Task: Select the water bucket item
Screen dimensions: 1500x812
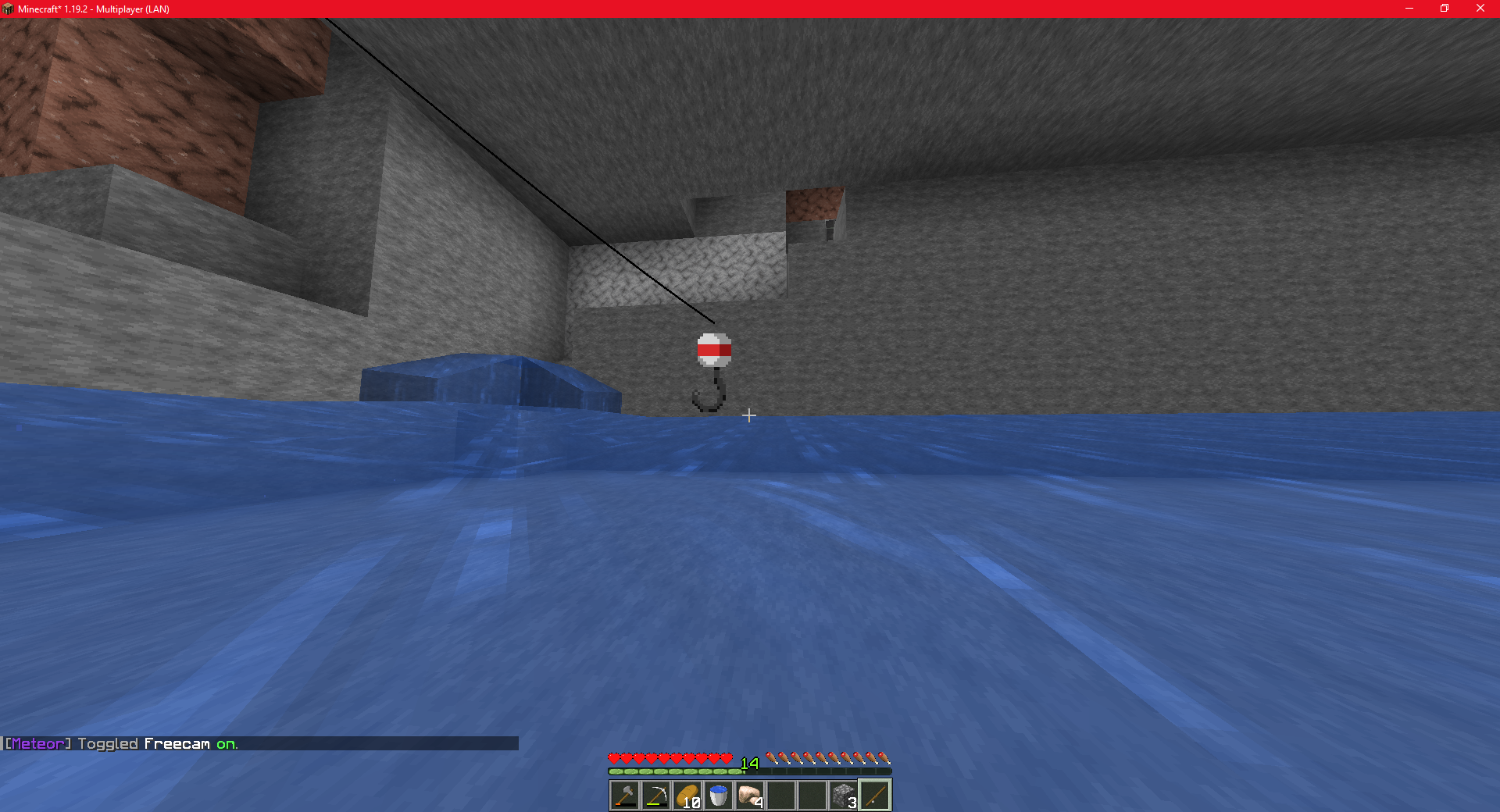Action: pyautogui.click(x=719, y=794)
